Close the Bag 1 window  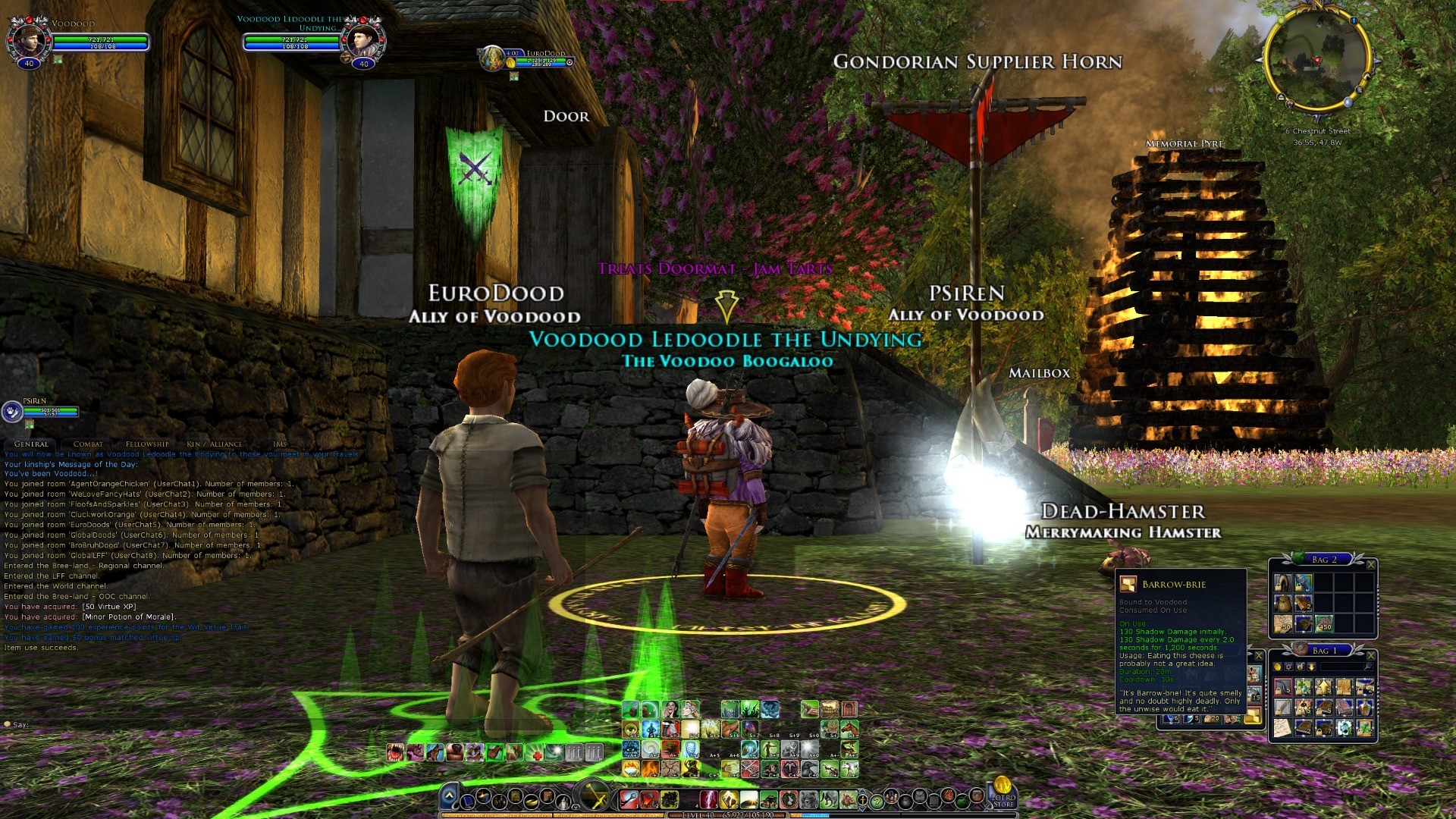click(1370, 655)
